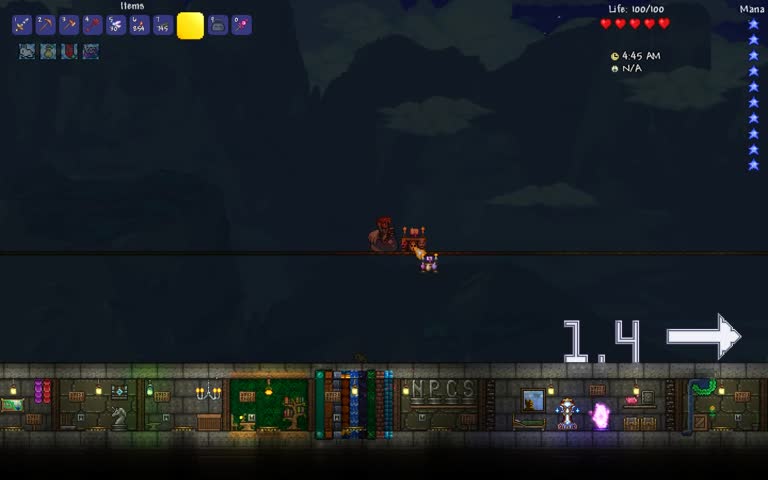
Task: Click the bunny buff icon
Action: (x=27, y=51)
